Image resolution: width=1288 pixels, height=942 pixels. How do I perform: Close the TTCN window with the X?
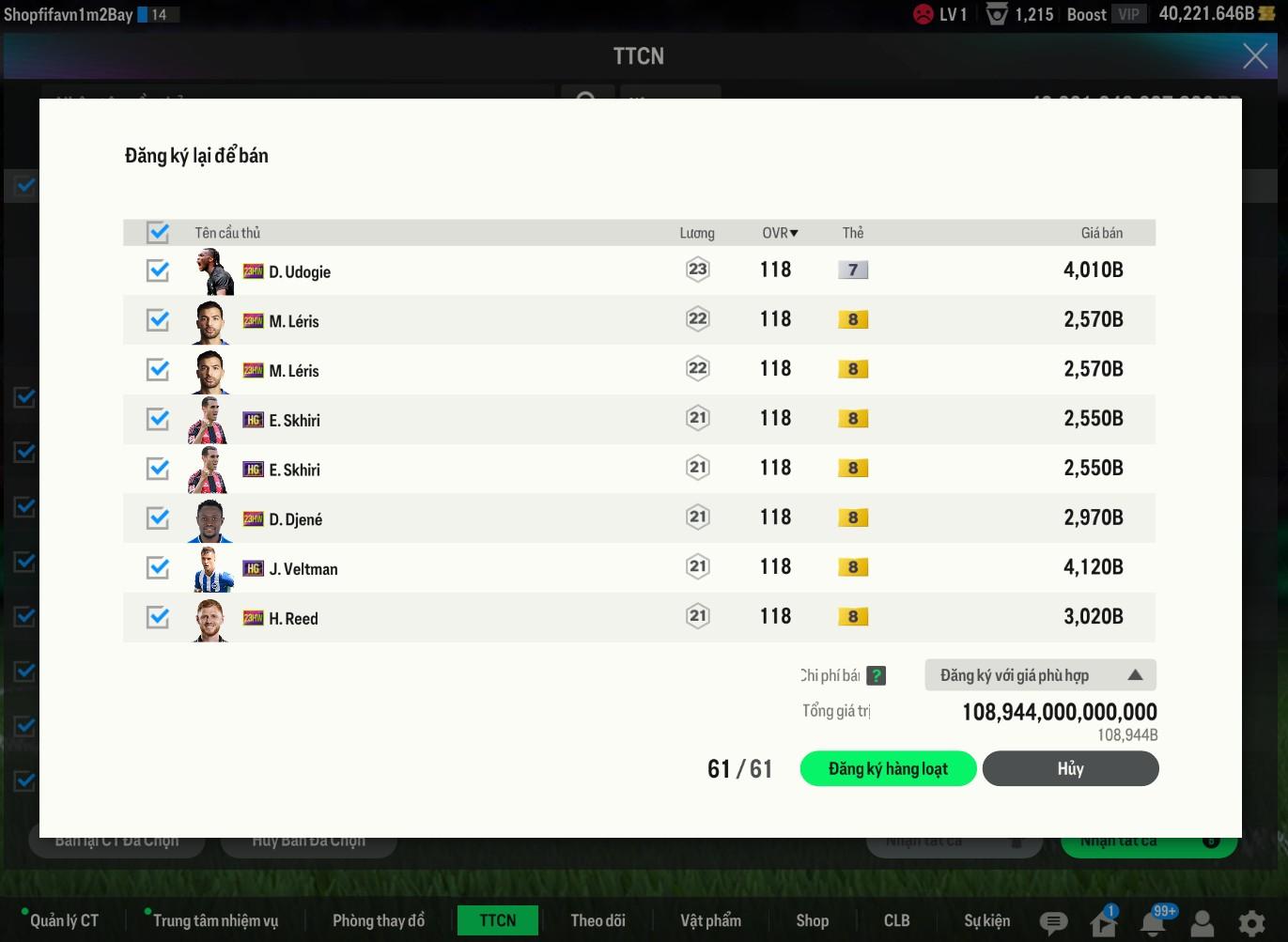point(1255,56)
